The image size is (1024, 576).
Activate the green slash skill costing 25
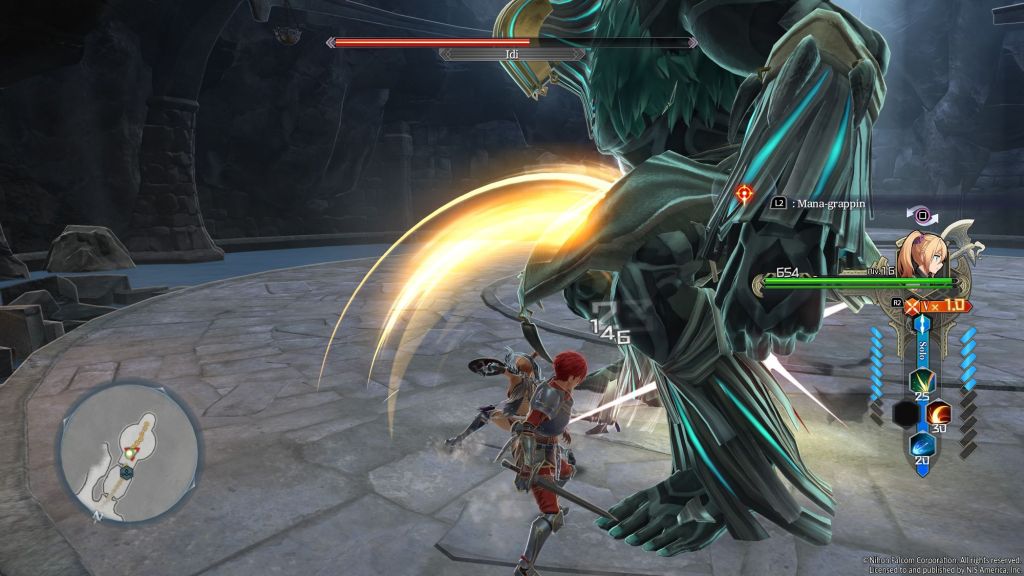(920, 382)
